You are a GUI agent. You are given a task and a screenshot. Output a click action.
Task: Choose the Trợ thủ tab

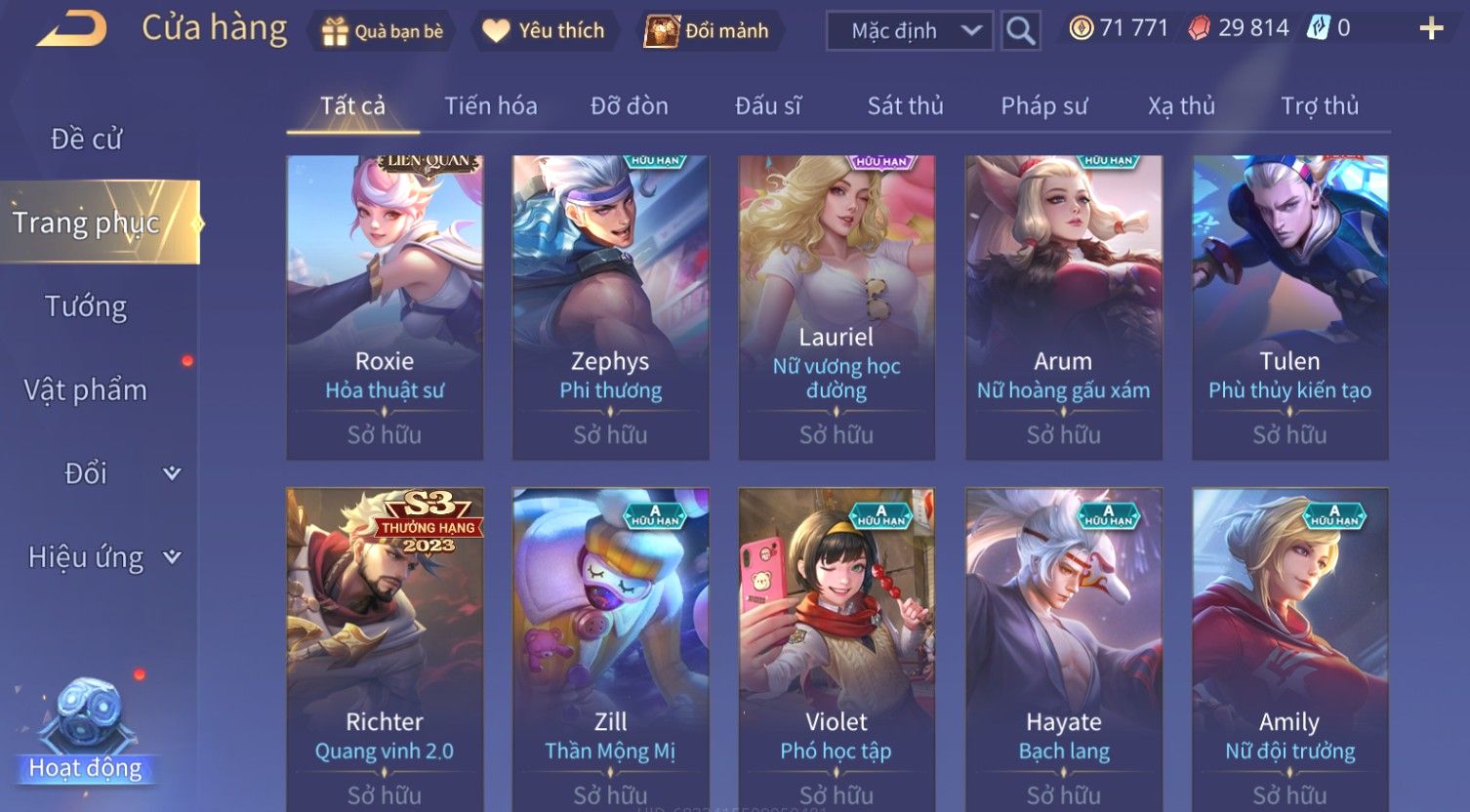[x=1319, y=105]
